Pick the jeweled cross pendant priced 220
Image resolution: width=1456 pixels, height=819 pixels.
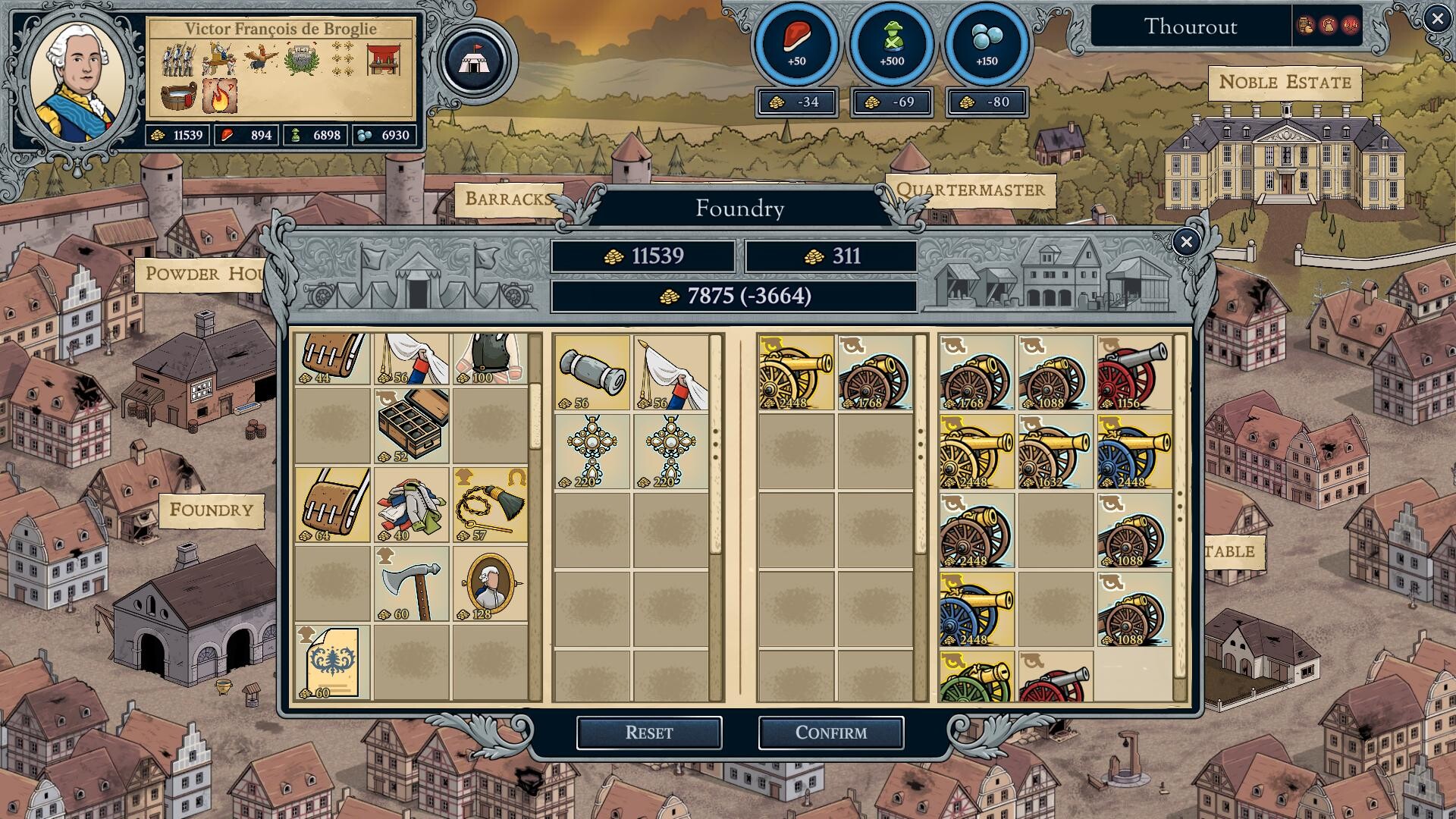[x=591, y=447]
